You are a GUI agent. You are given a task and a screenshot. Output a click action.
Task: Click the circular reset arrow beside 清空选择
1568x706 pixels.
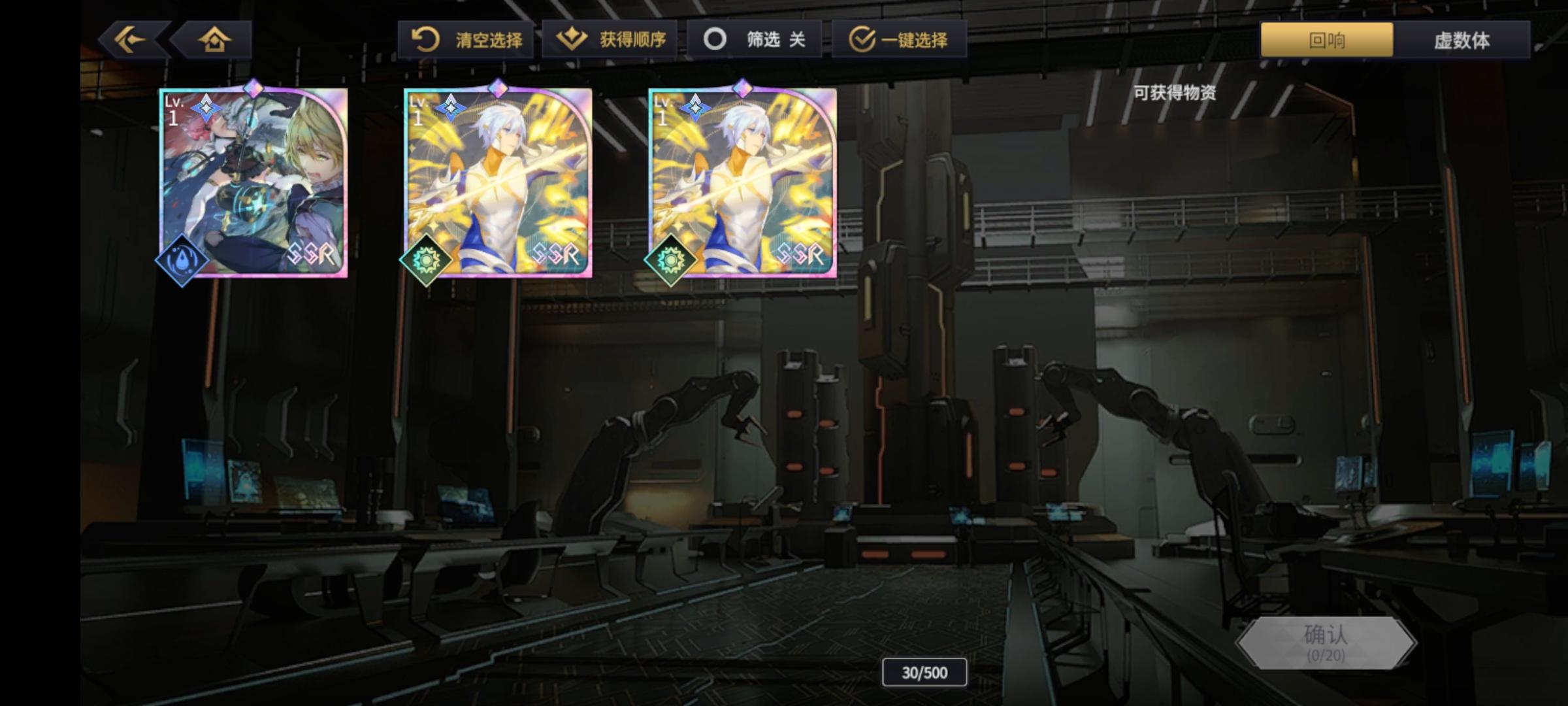425,39
